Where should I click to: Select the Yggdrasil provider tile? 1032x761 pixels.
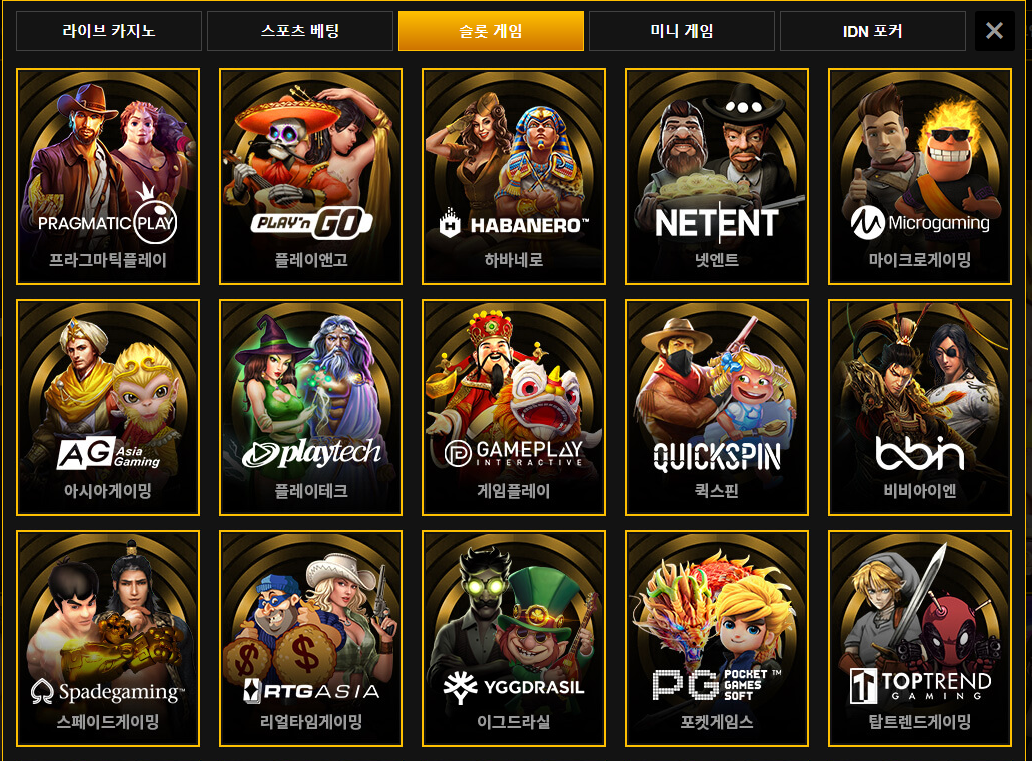(x=514, y=638)
